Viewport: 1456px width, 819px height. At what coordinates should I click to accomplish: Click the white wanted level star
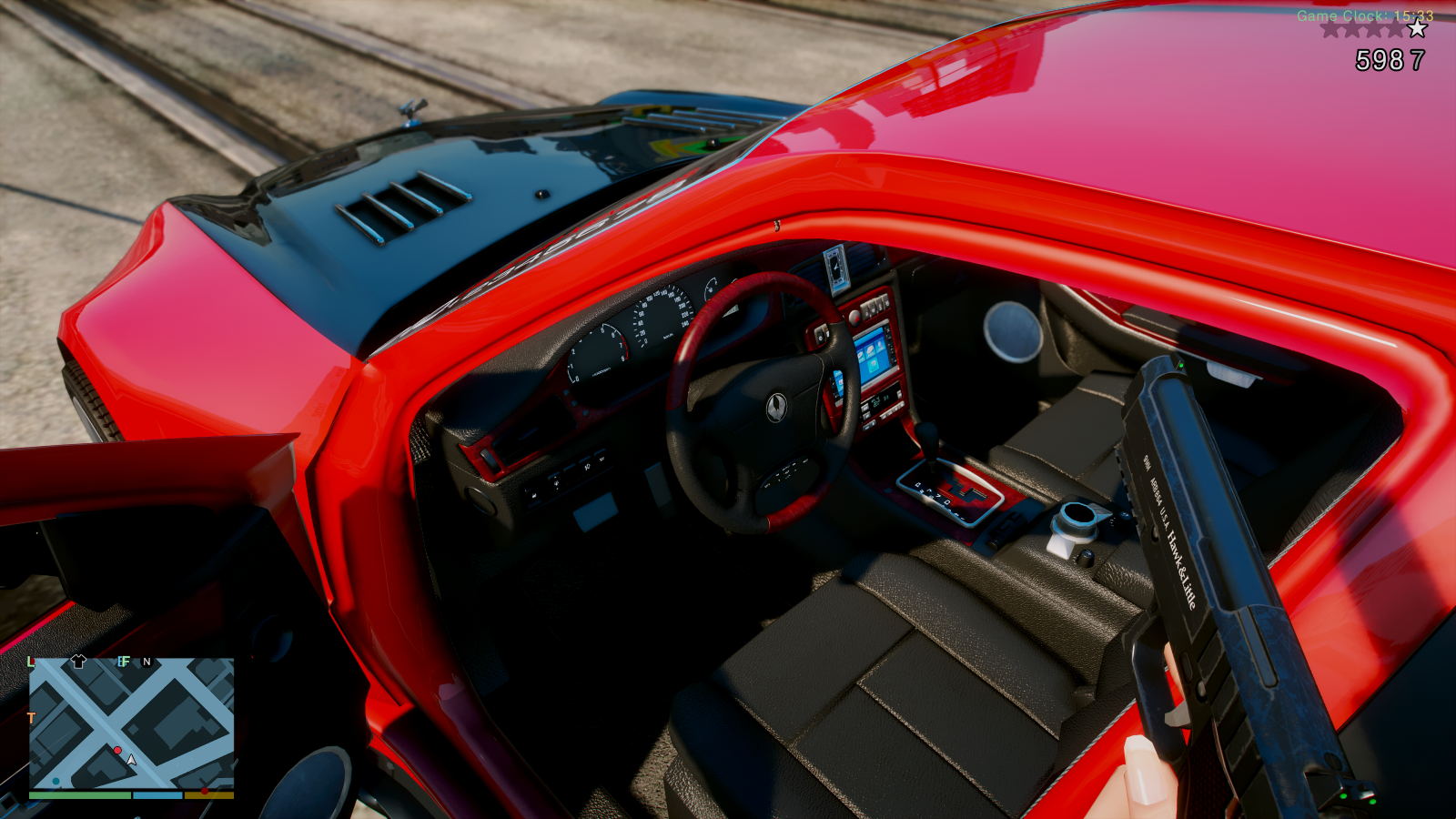coord(1417,29)
